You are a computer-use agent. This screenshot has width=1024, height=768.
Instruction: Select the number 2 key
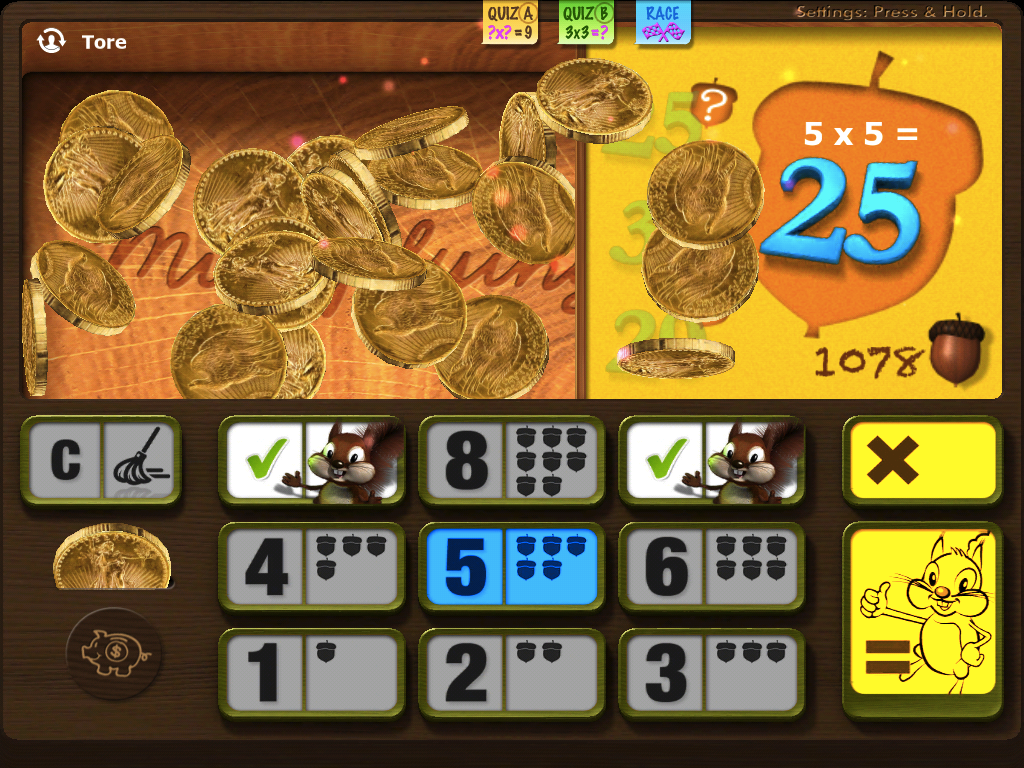[x=511, y=673]
